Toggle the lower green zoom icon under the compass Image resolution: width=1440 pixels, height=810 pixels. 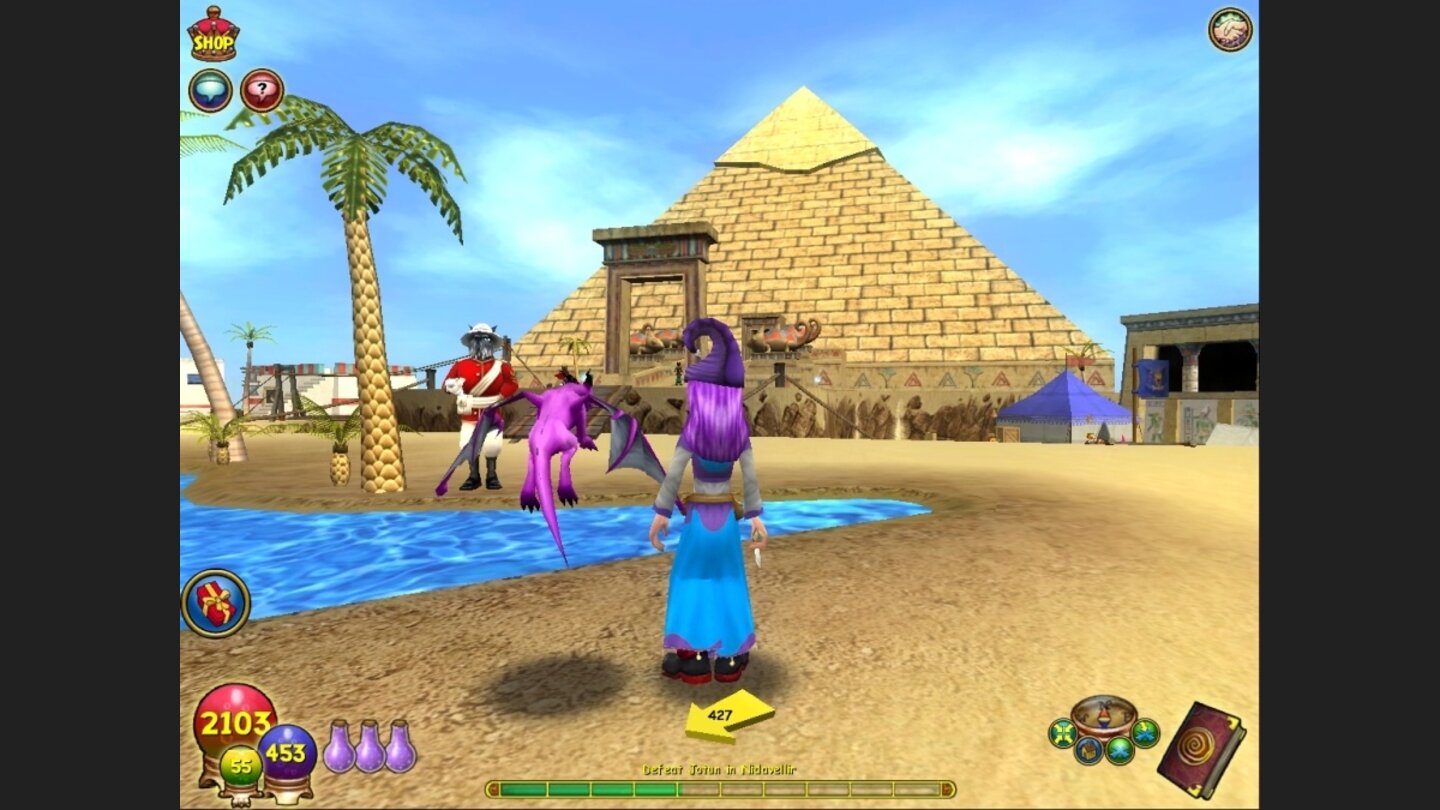pyautogui.click(x=1118, y=748)
